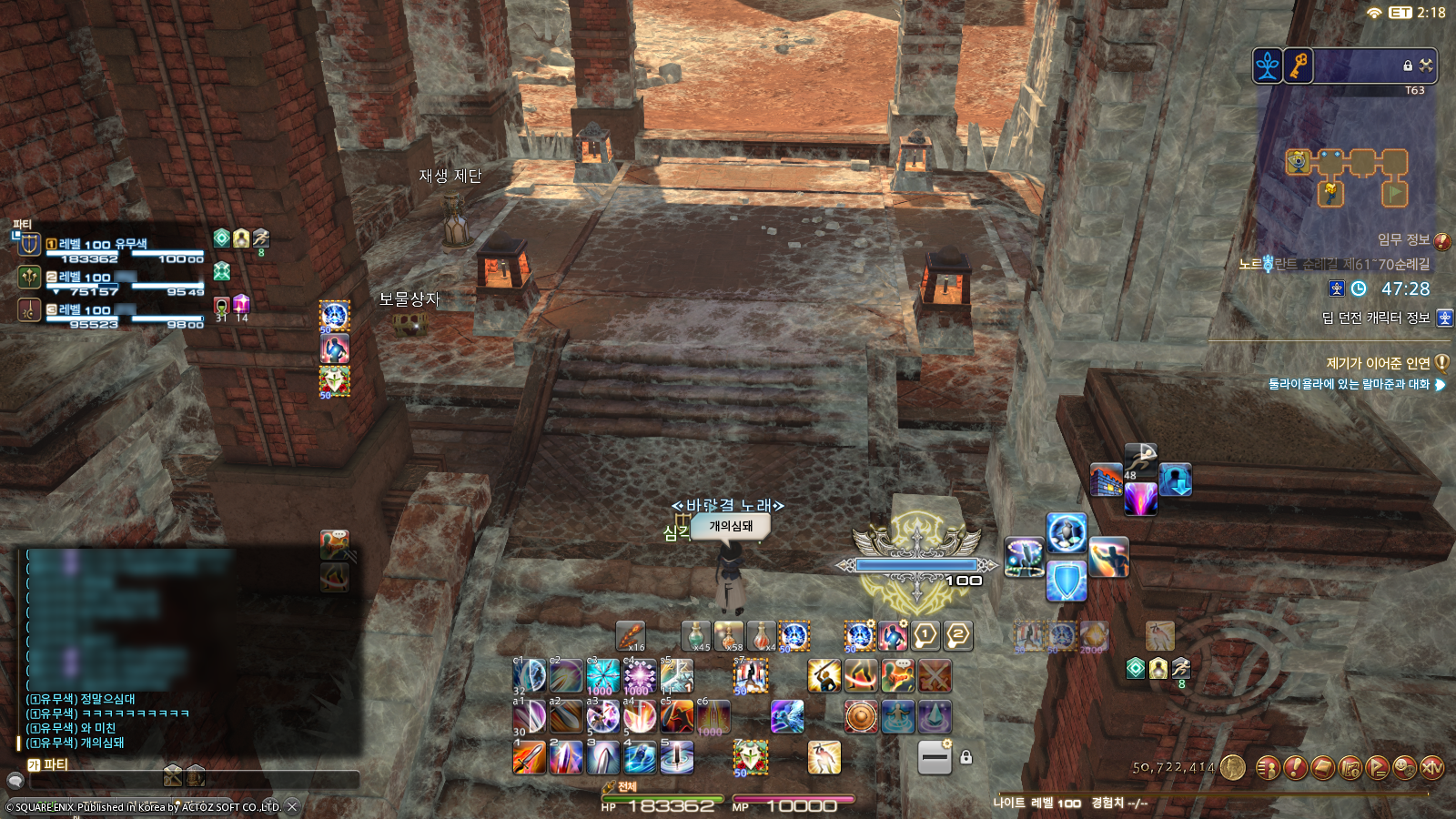This screenshot has width=1456, height=819.
Task: Open the map settings crossed-tools icon
Action: tap(1426, 66)
